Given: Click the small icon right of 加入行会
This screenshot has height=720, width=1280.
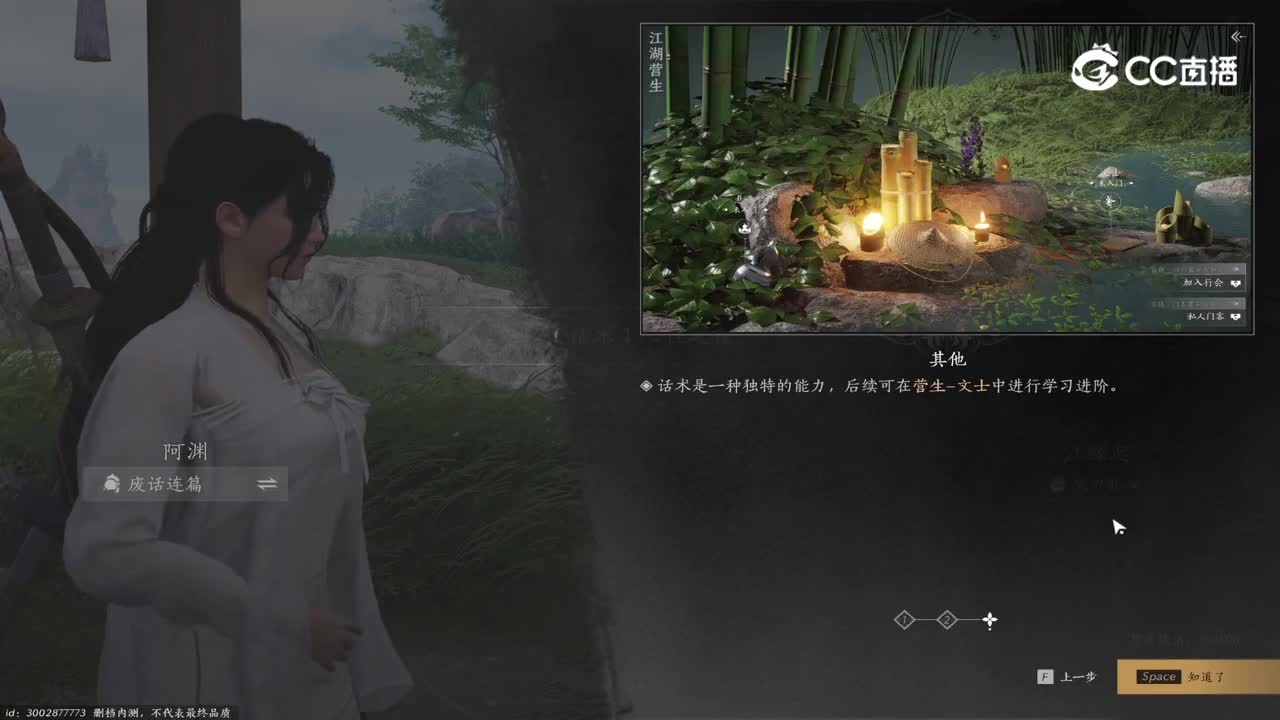Looking at the screenshot, I should click(1237, 283).
